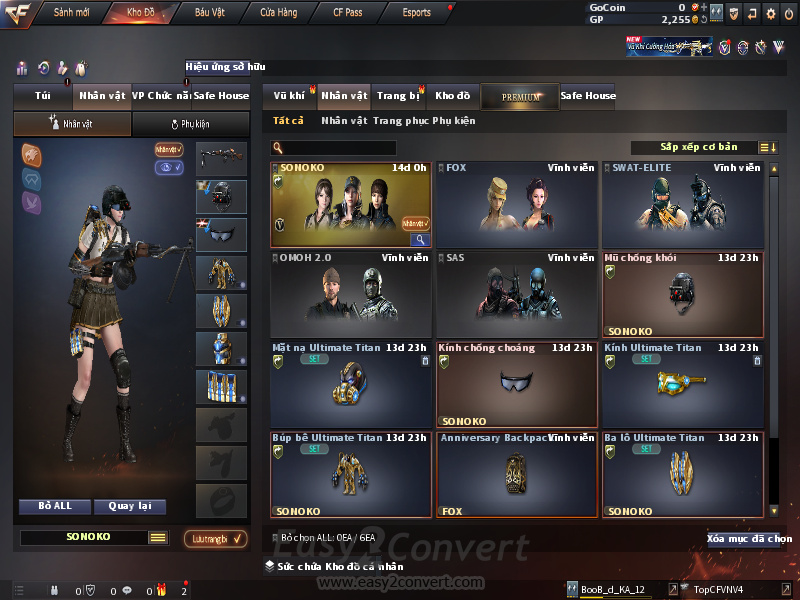Select the Vũ khí inventory tab

tap(289, 96)
